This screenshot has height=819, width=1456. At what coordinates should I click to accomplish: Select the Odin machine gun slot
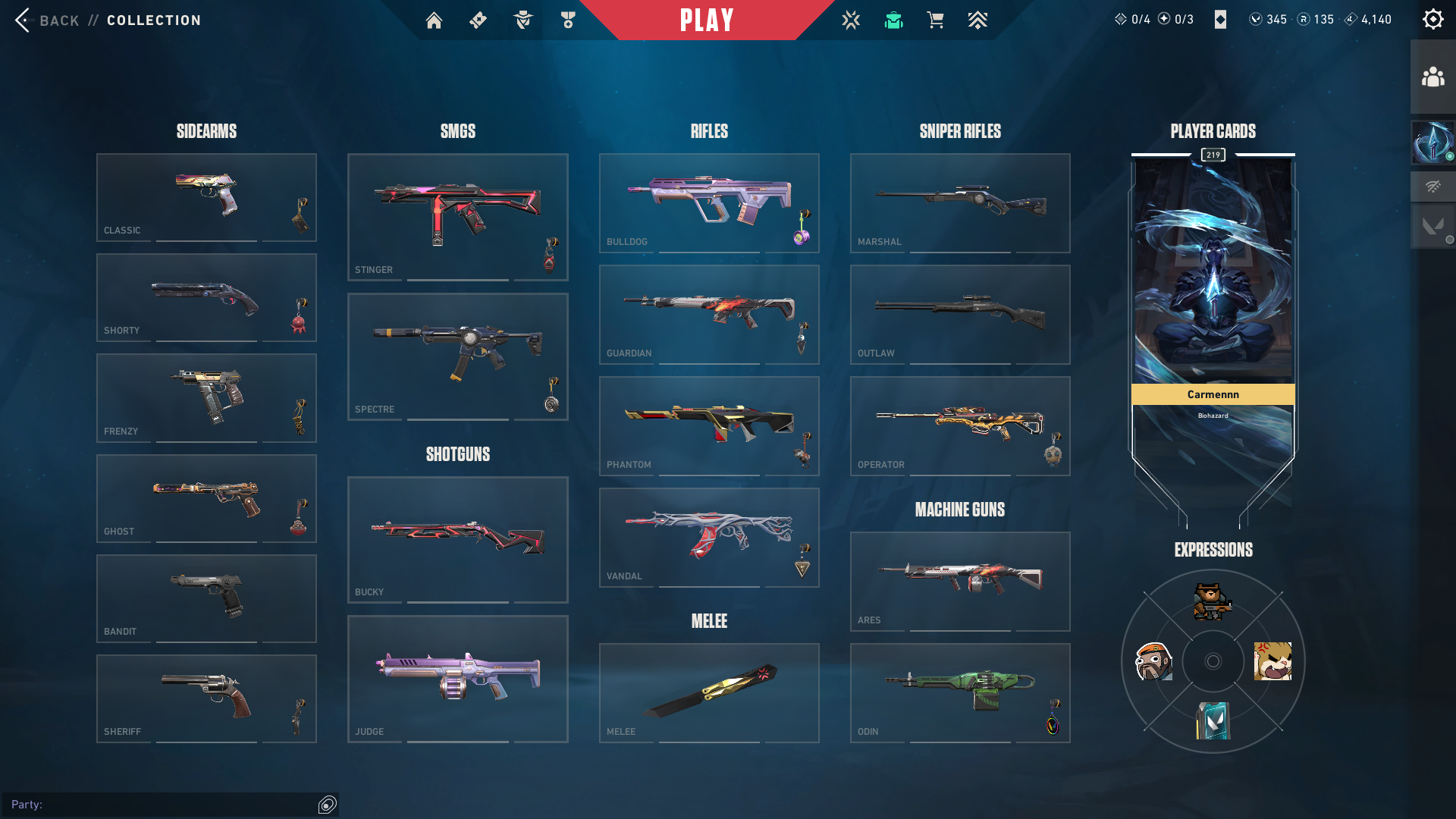pos(960,692)
